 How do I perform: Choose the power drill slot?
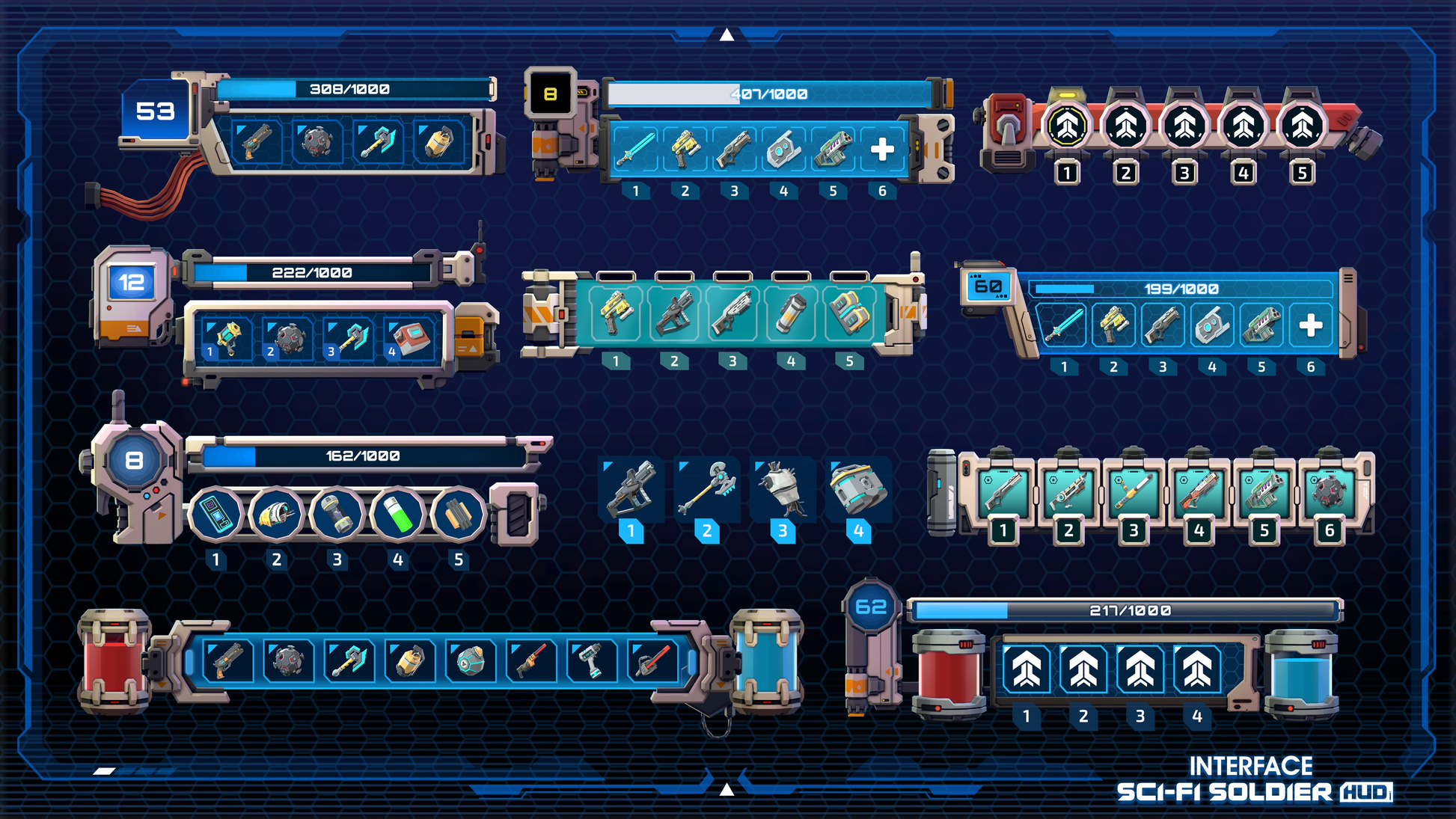tap(591, 661)
